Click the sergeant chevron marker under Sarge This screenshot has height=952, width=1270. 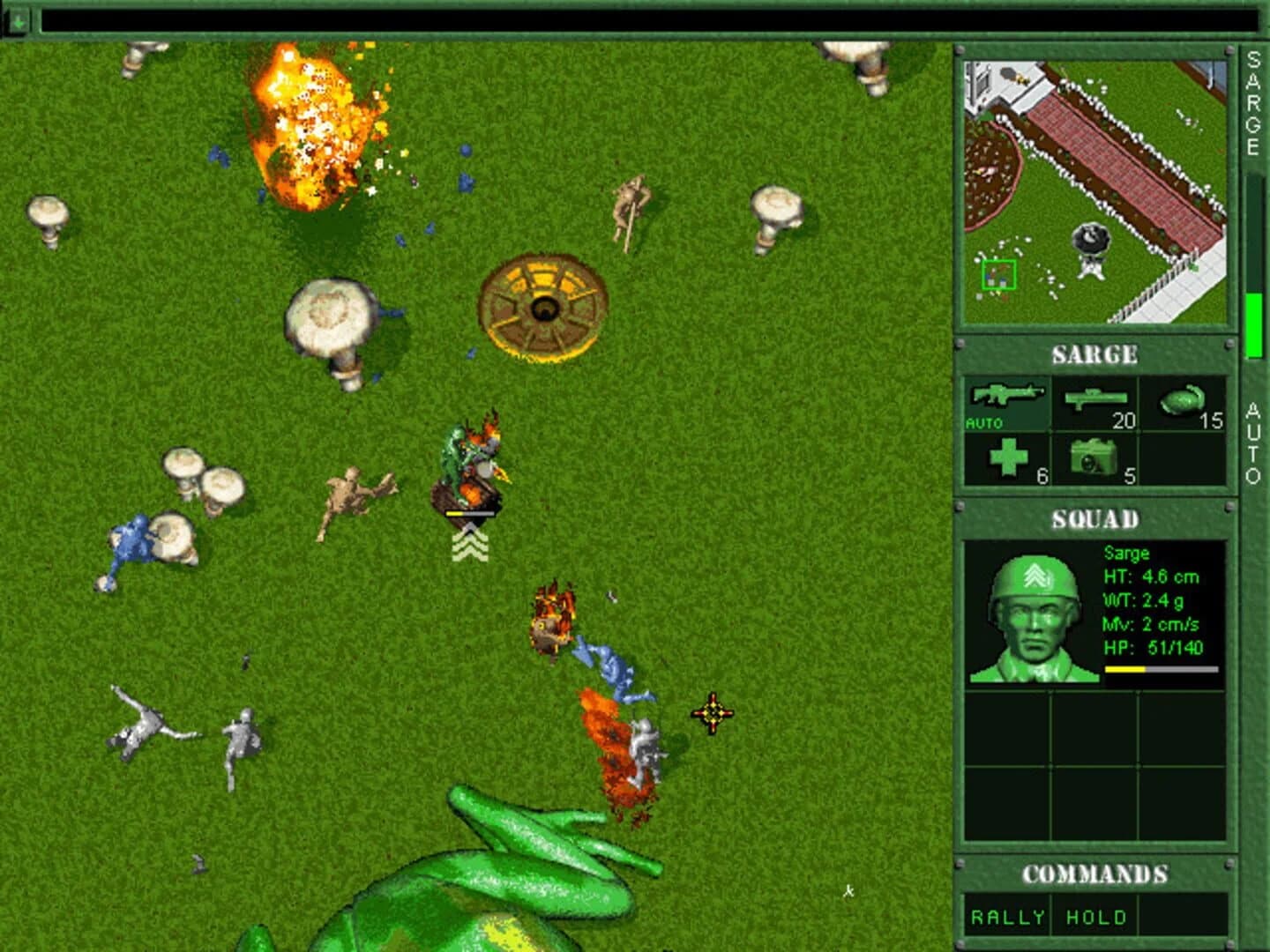click(469, 542)
